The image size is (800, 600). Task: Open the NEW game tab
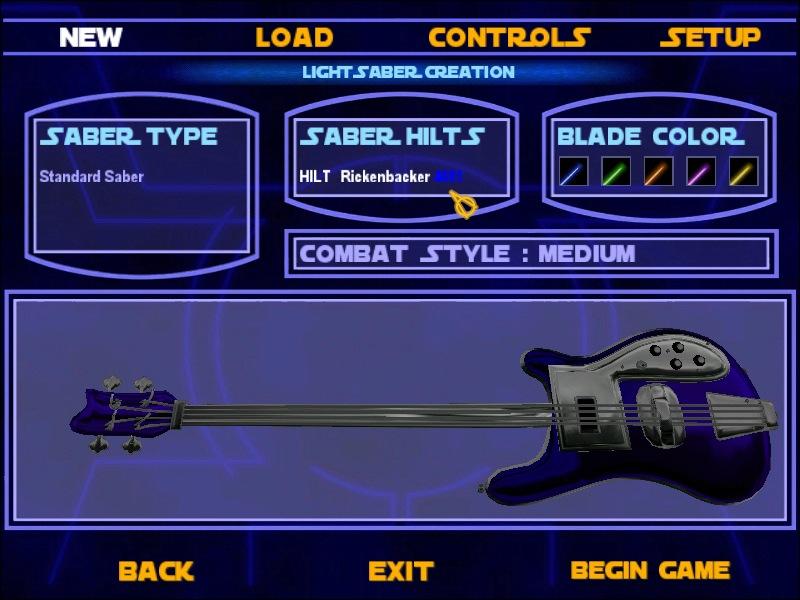[90, 38]
